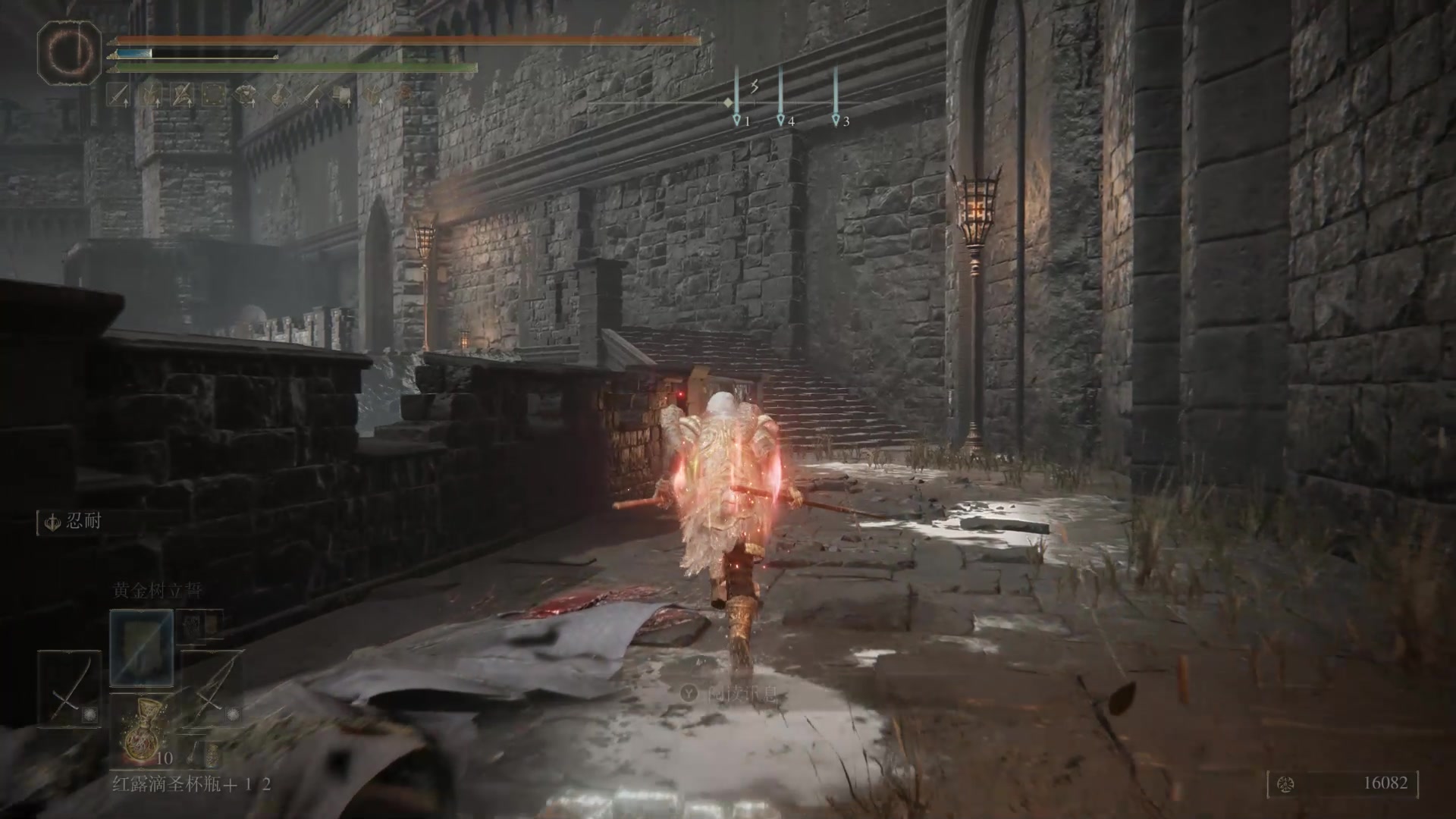
Task: Select the right-hand weapon slot
Action: 213,689
